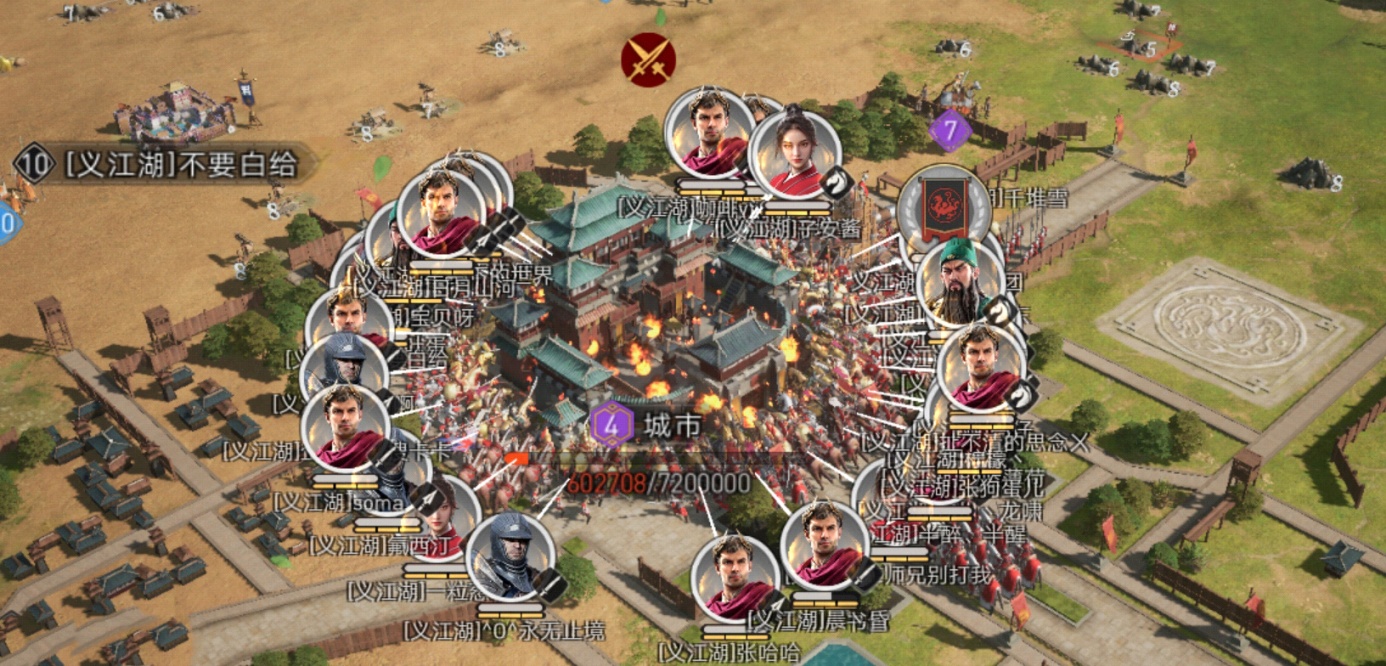
Task: Select 子安酱's female general portrait
Action: [795, 155]
